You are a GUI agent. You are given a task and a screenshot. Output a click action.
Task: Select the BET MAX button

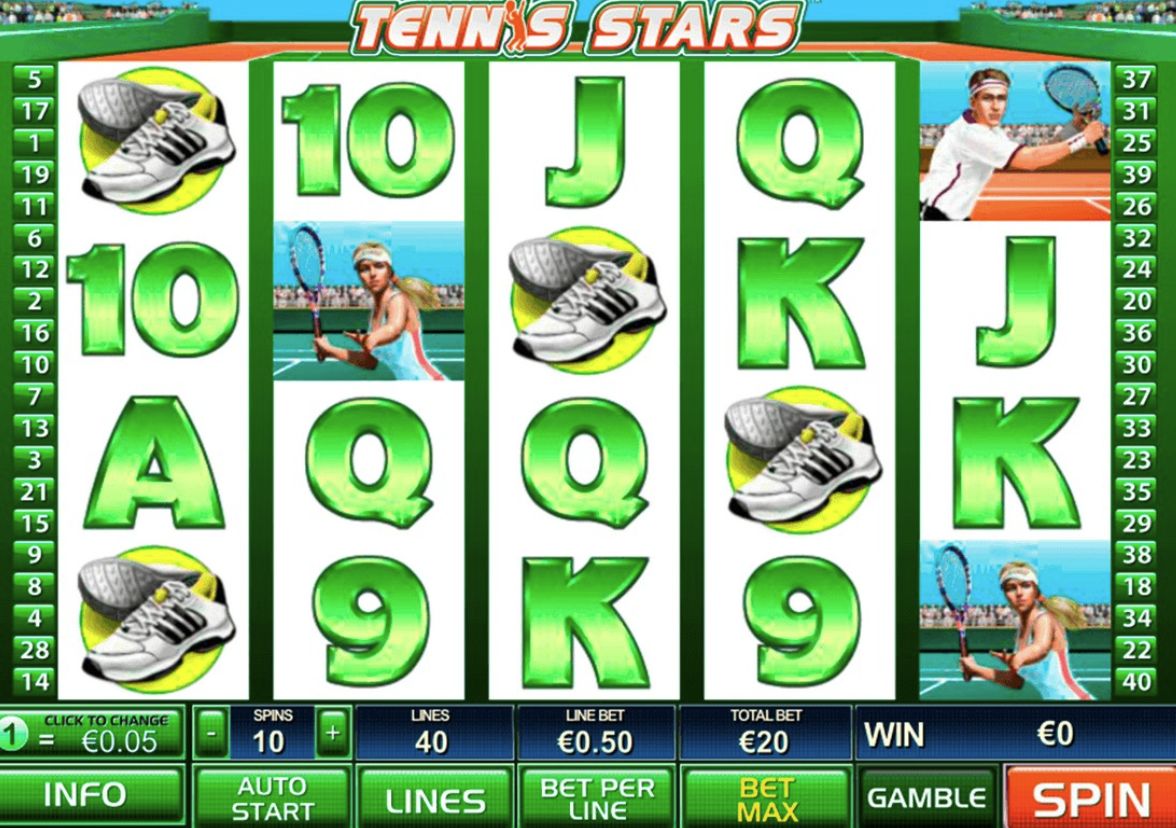[766, 798]
